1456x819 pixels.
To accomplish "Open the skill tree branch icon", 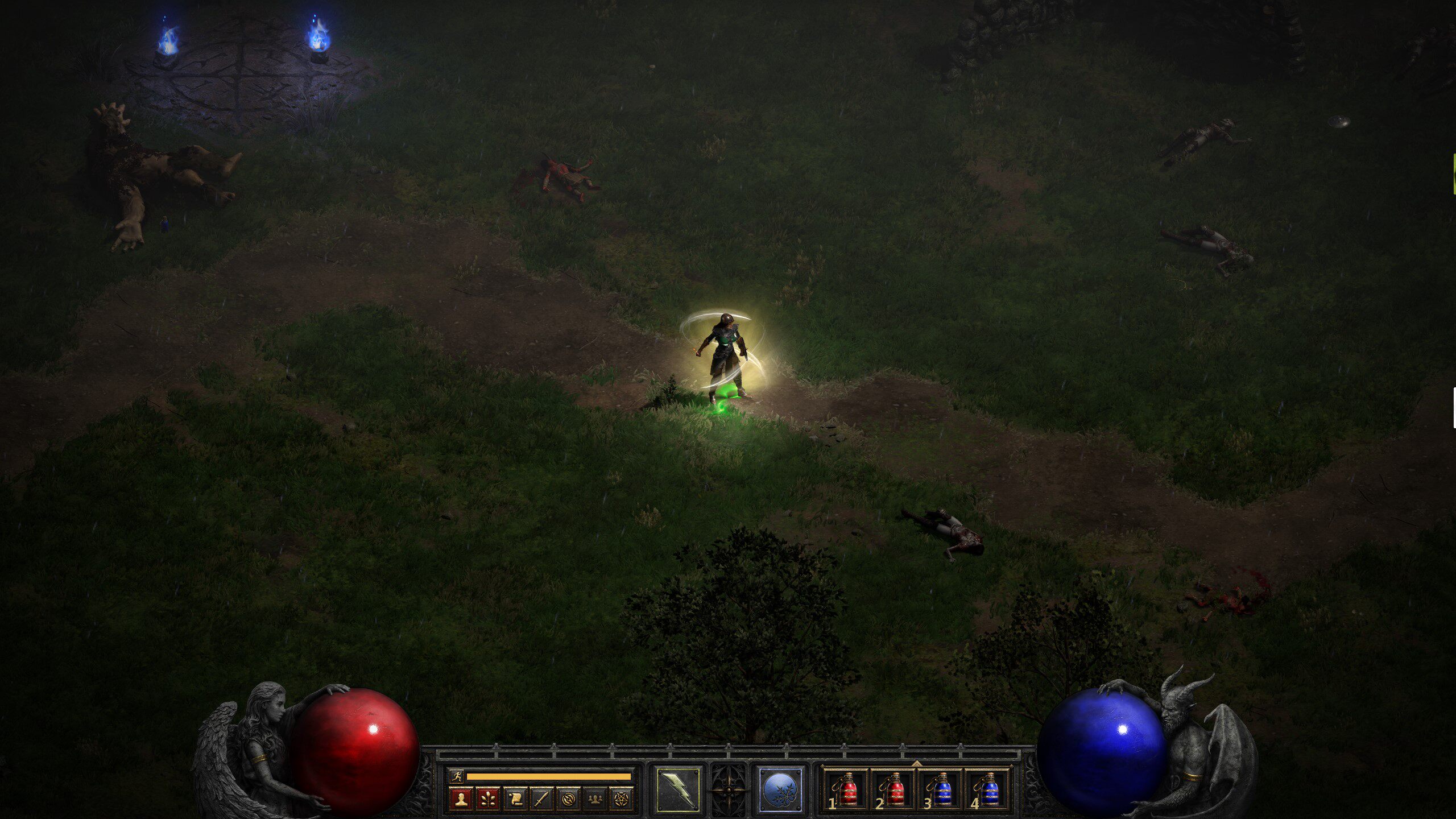I will [x=488, y=799].
